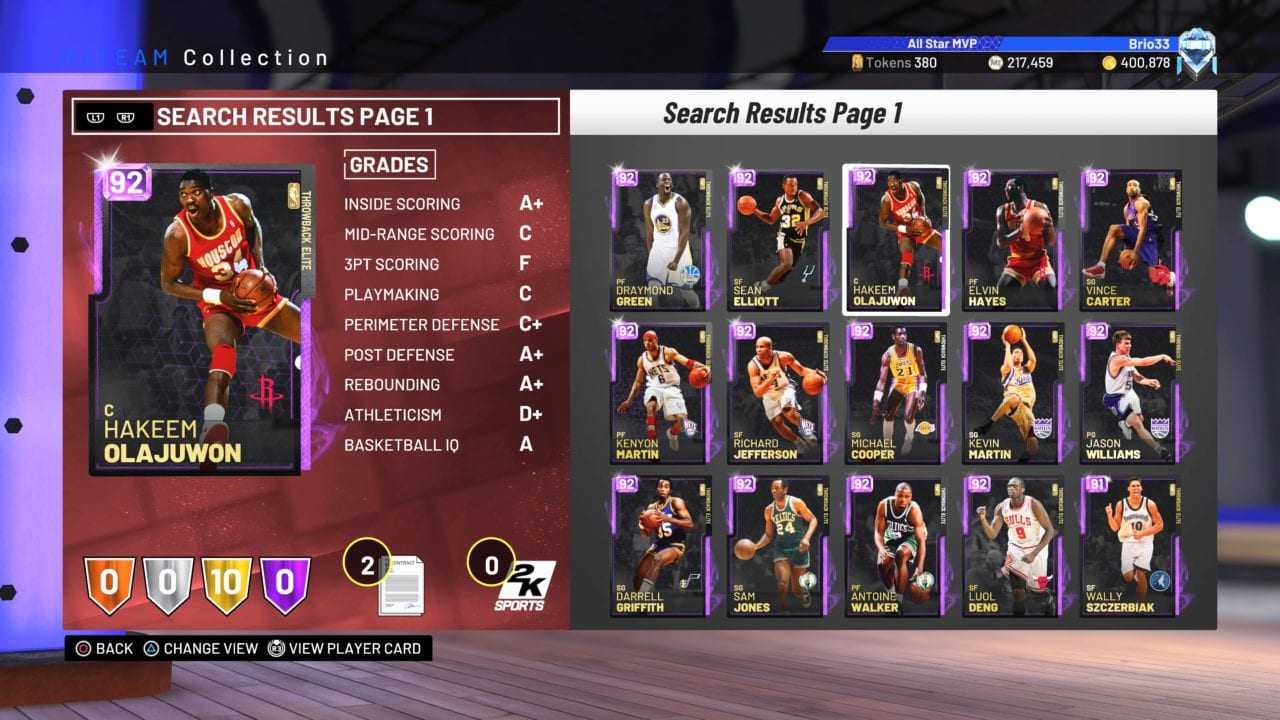The image size is (1280, 720).
Task: Pick the Elvin Hayes card
Action: (1012, 240)
